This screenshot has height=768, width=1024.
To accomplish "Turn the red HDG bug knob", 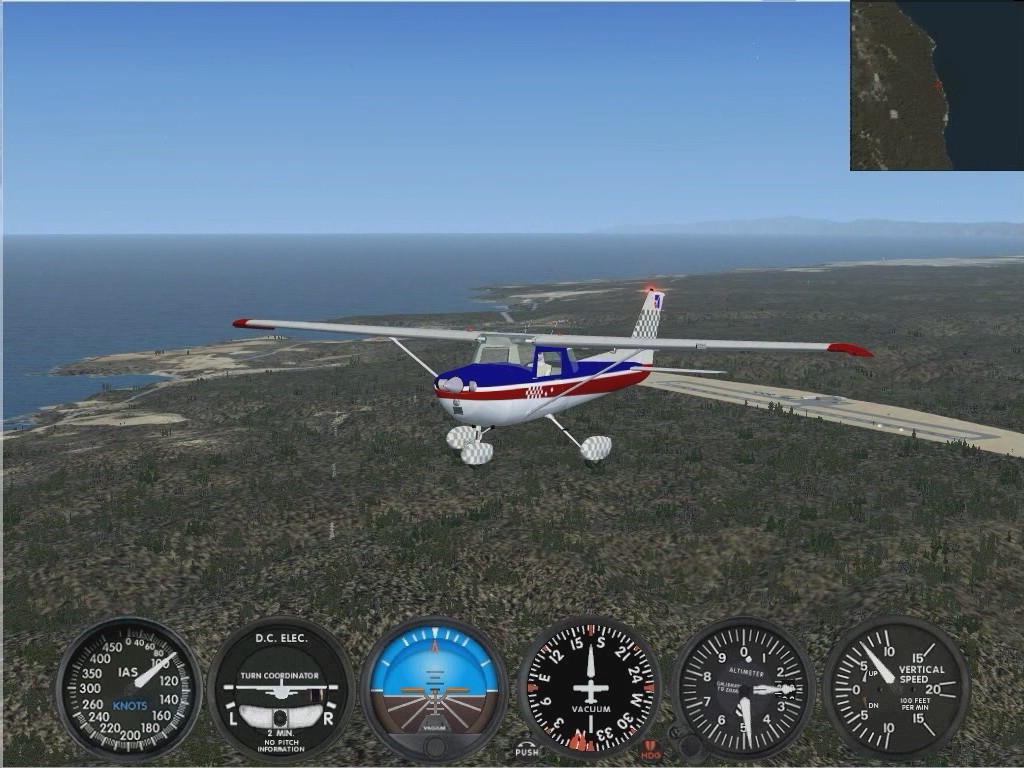I will click(651, 749).
